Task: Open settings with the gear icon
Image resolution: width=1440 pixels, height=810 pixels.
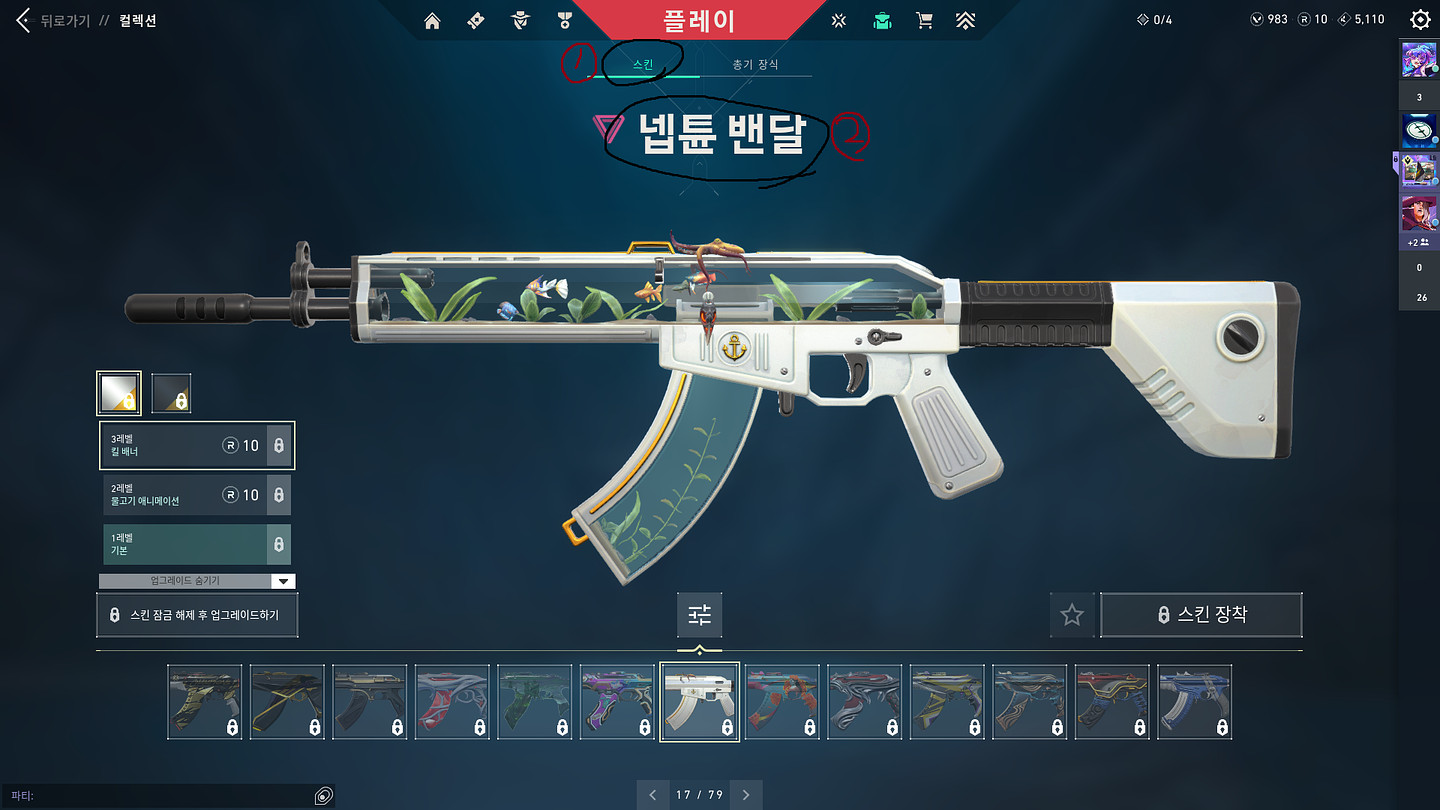Action: click(1419, 19)
